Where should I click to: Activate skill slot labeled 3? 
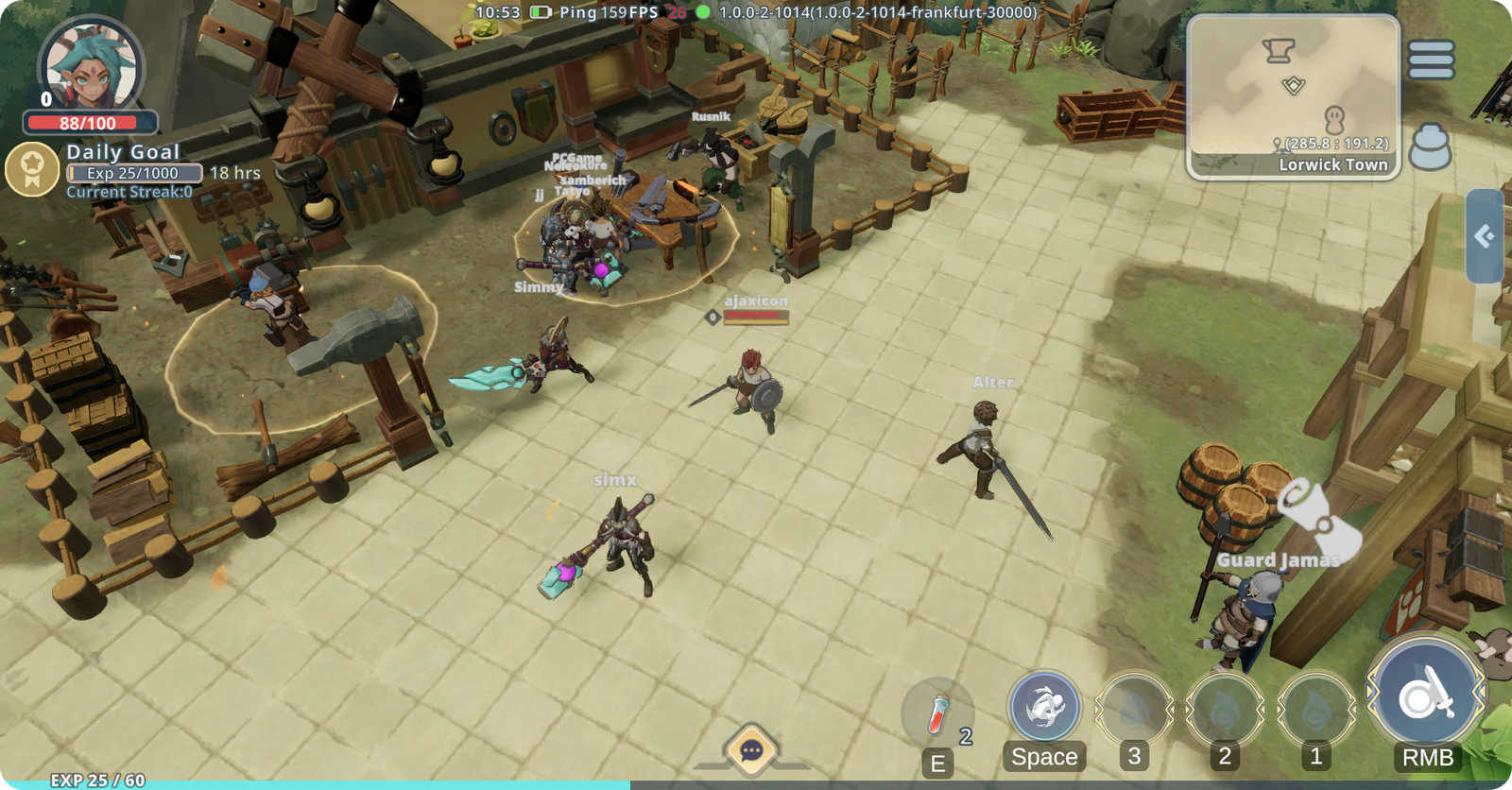[x=1134, y=712]
